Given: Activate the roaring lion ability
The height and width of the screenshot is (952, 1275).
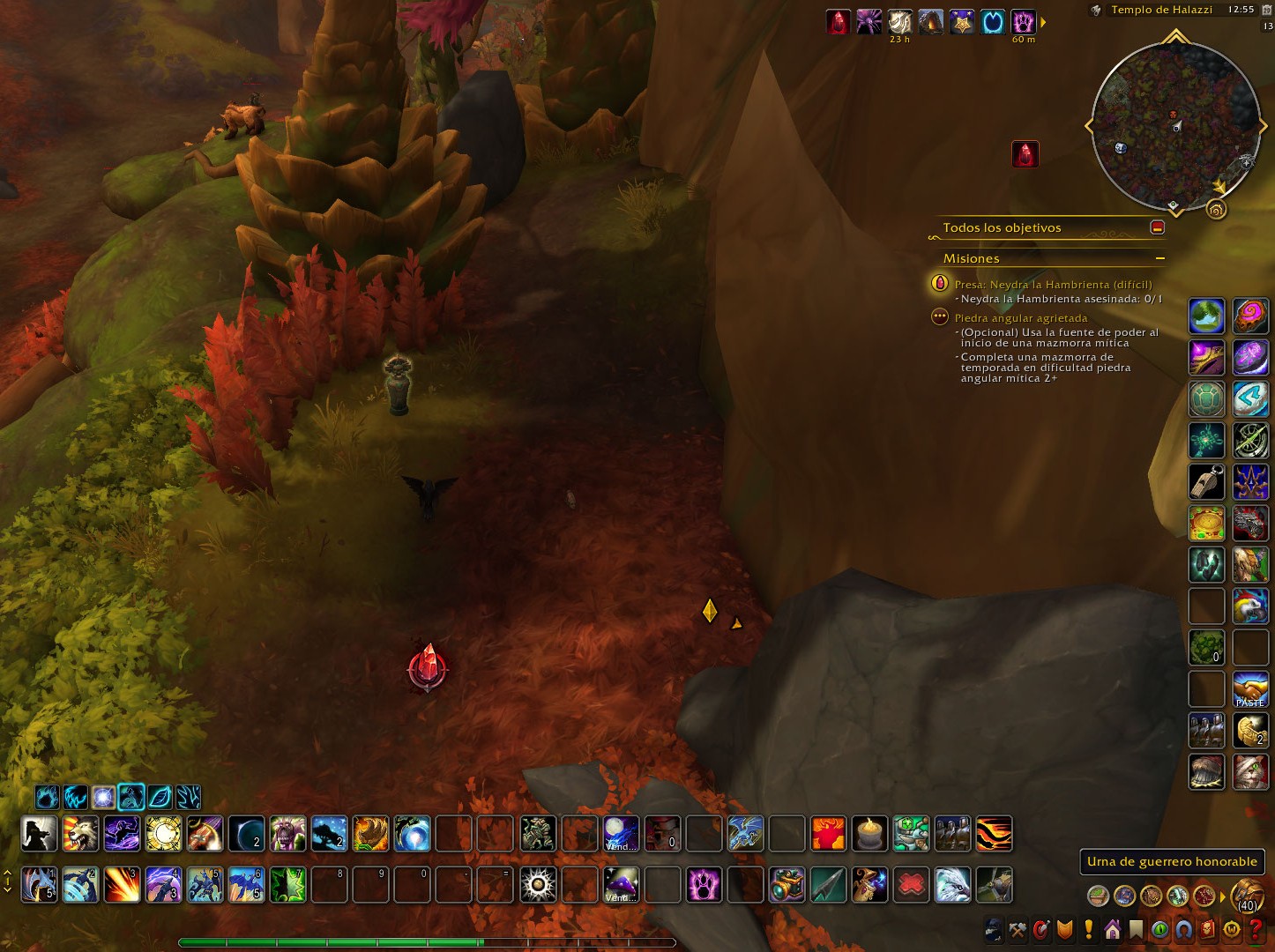Looking at the screenshot, I should 80,833.
